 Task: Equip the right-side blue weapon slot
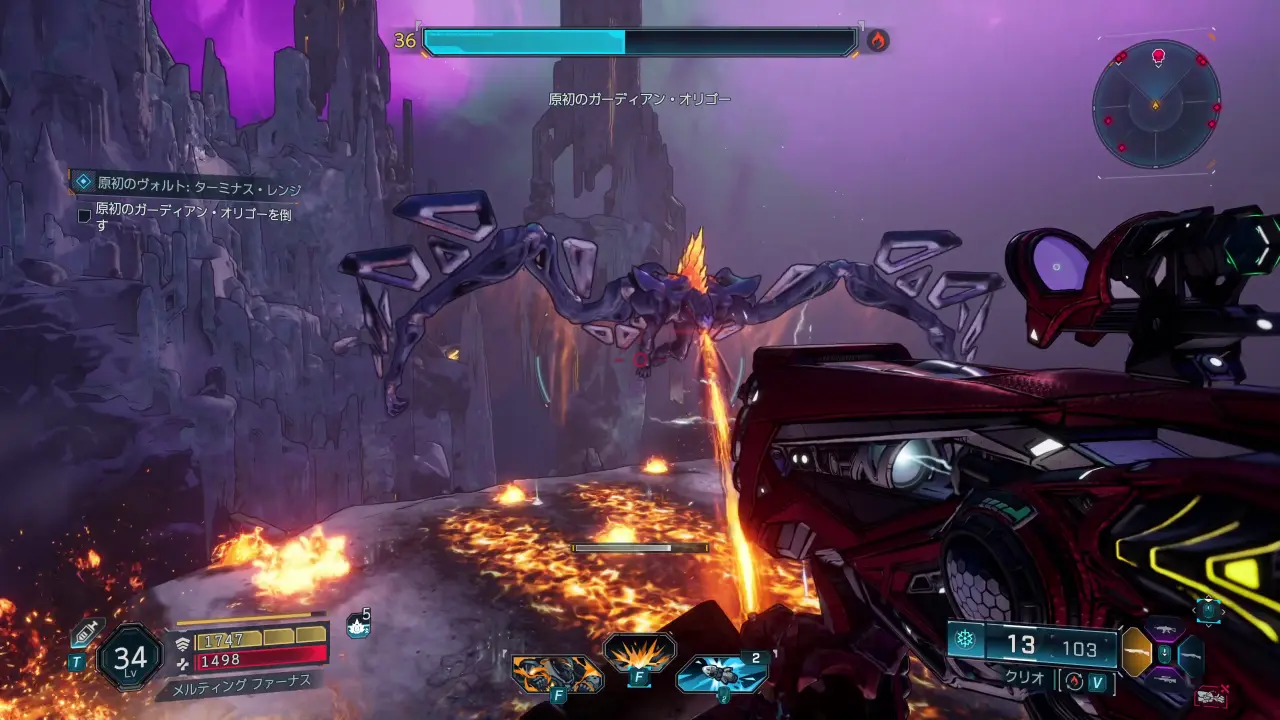[1191, 655]
